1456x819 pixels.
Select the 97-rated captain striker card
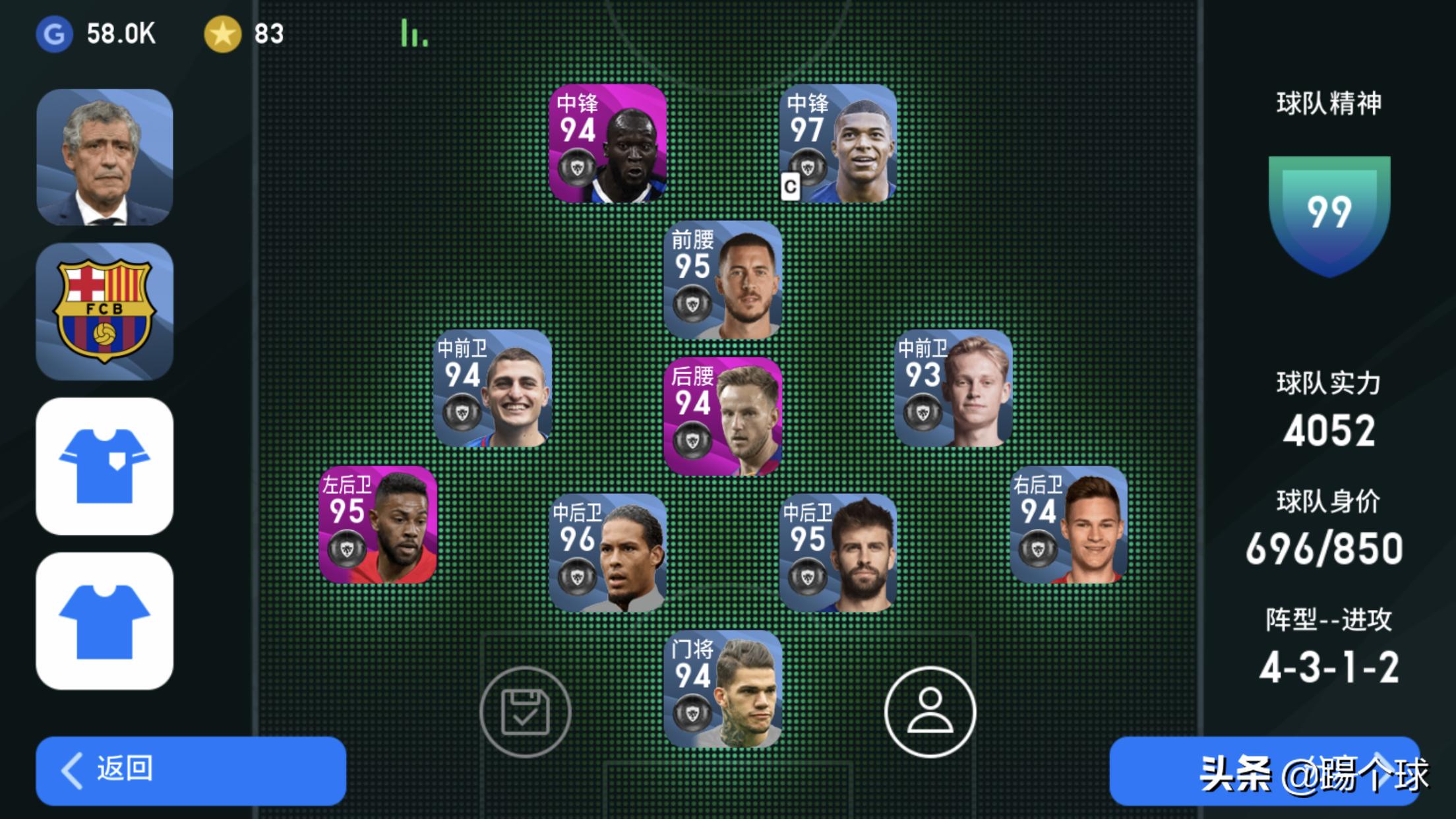pos(837,143)
